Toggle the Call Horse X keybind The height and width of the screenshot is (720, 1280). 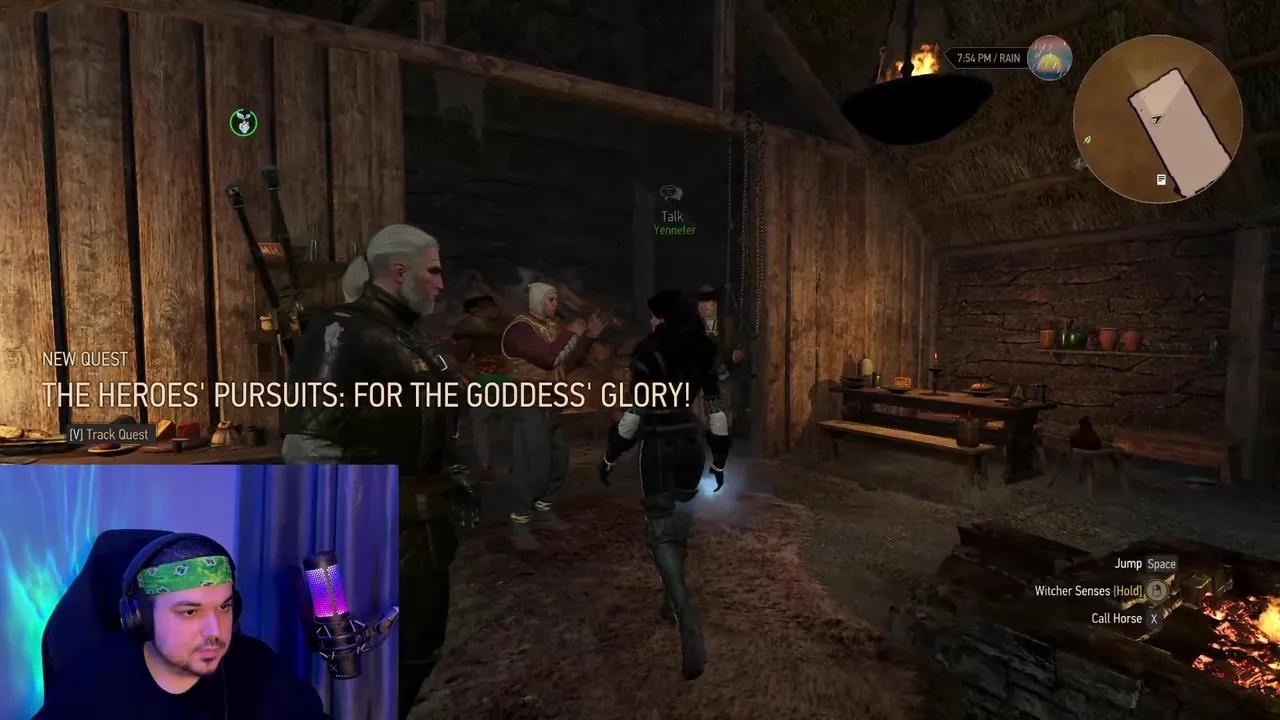(1154, 618)
